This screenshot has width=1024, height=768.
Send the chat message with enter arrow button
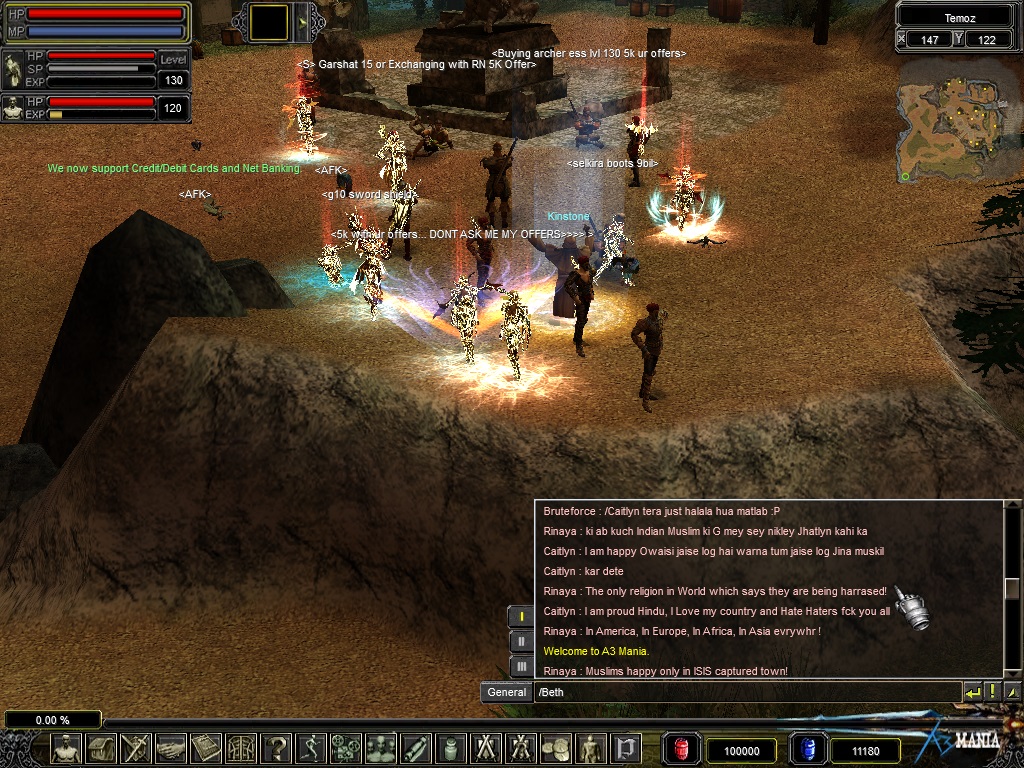coord(972,691)
